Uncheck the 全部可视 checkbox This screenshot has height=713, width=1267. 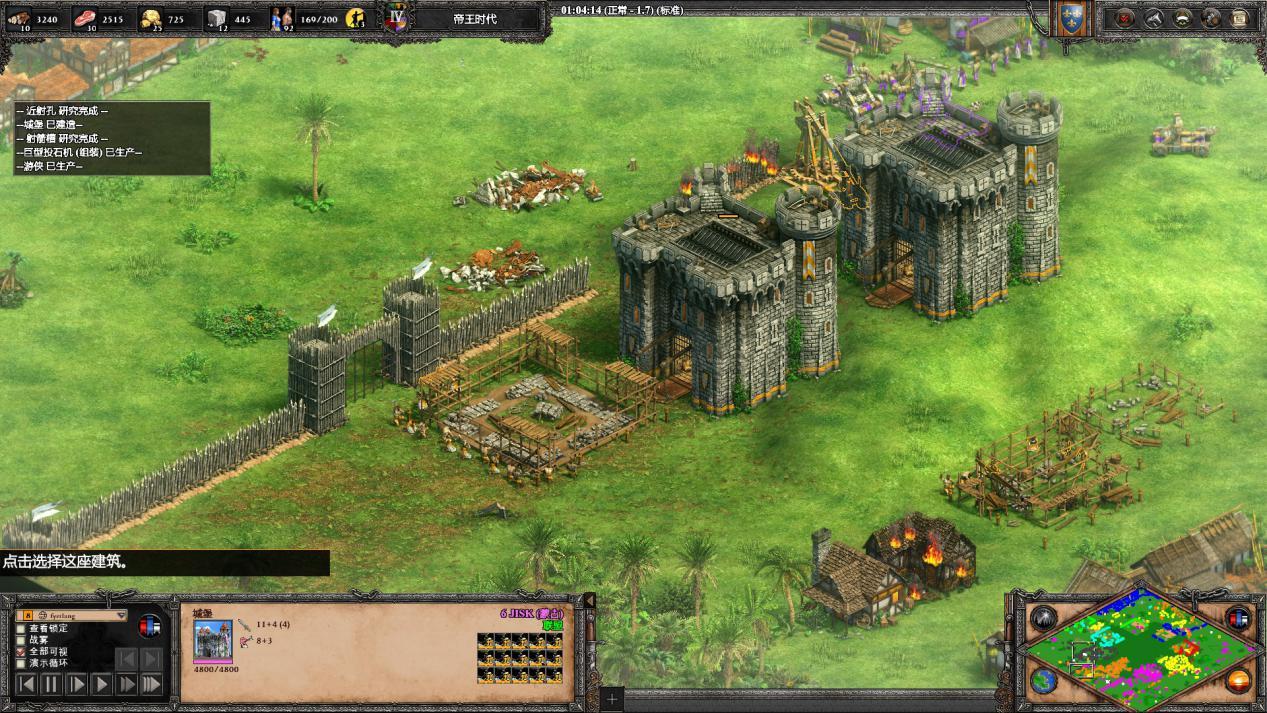[x=21, y=652]
